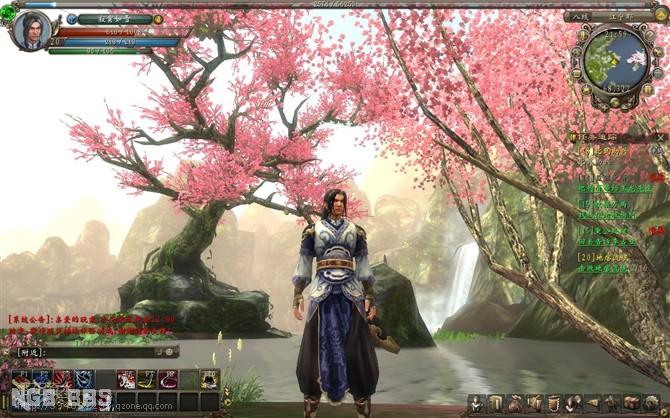Open the treasure chests menu icon
The width and height of the screenshot is (670, 418).
(x=632, y=402)
